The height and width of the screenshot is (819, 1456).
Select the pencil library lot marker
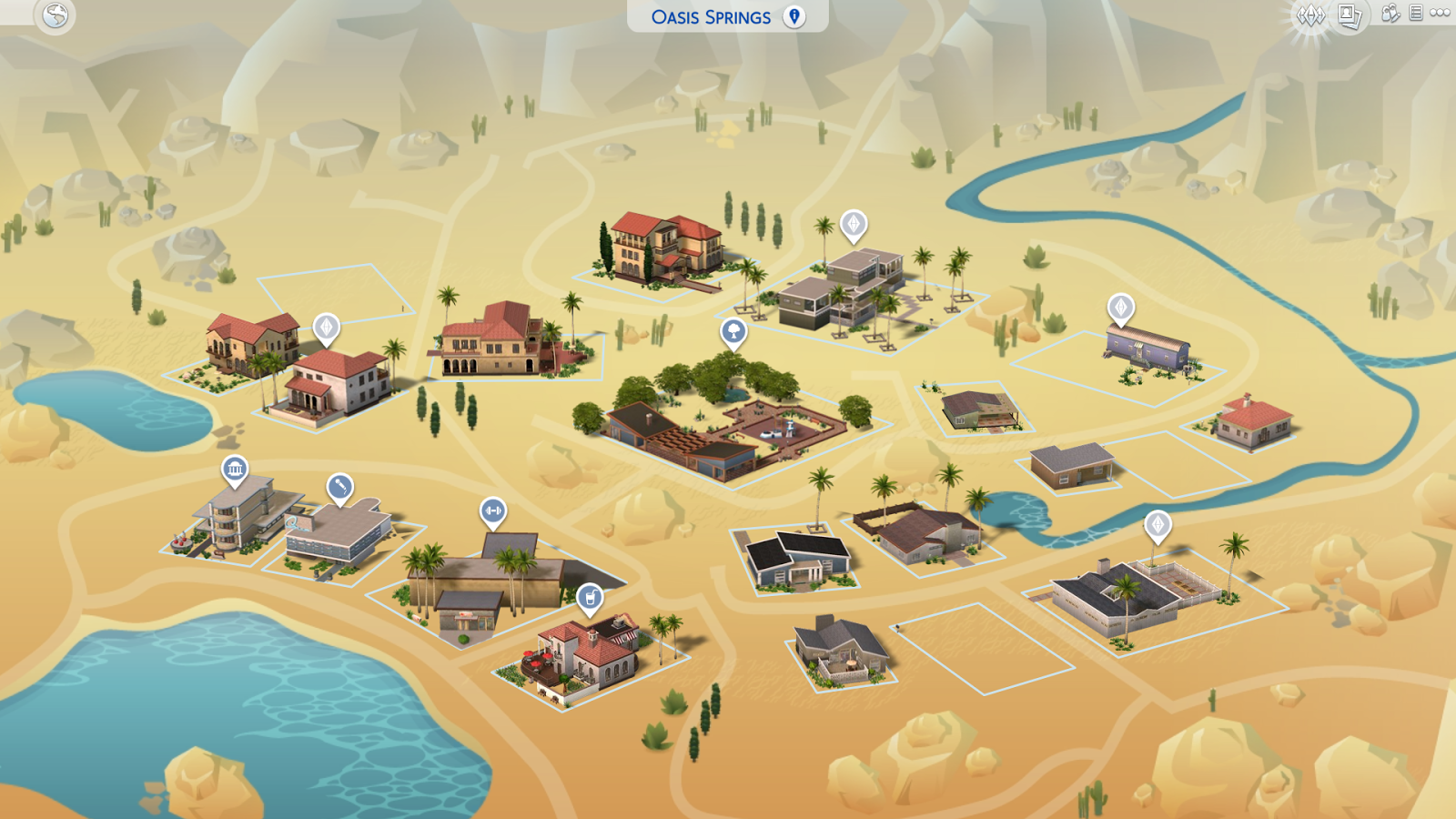click(x=338, y=487)
